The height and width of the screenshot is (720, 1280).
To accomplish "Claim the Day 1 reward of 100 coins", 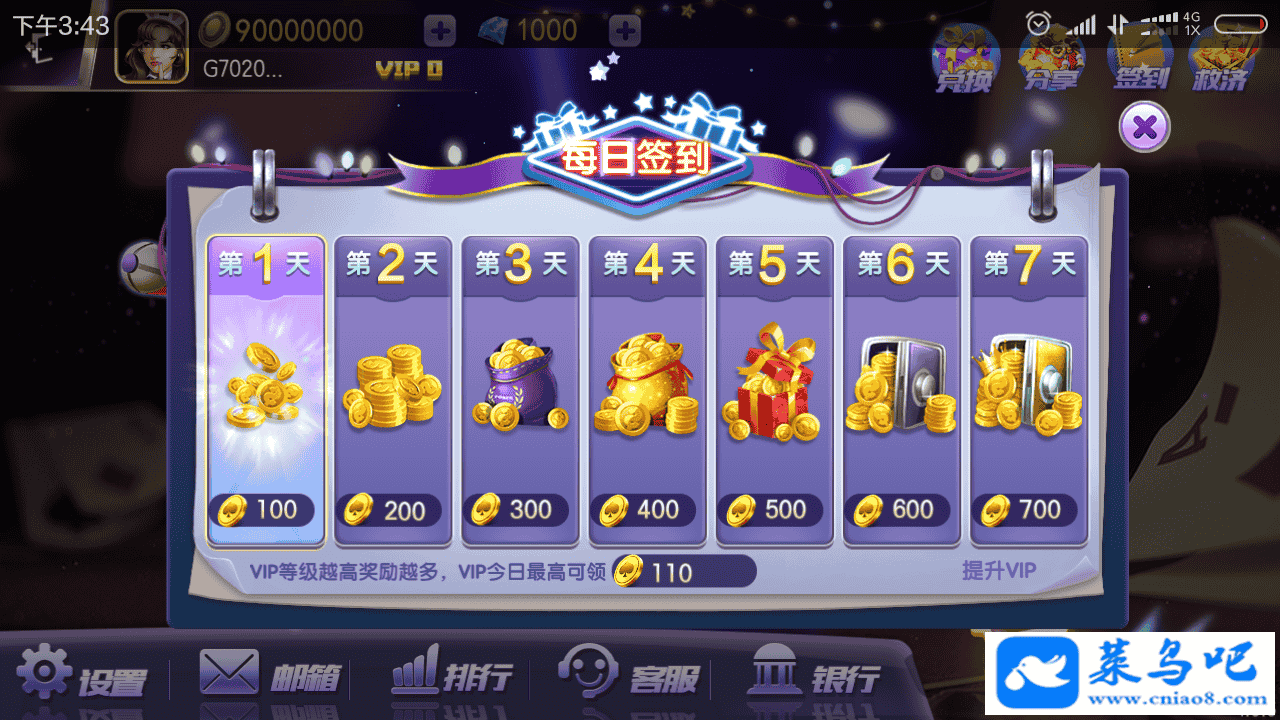I will 266,392.
